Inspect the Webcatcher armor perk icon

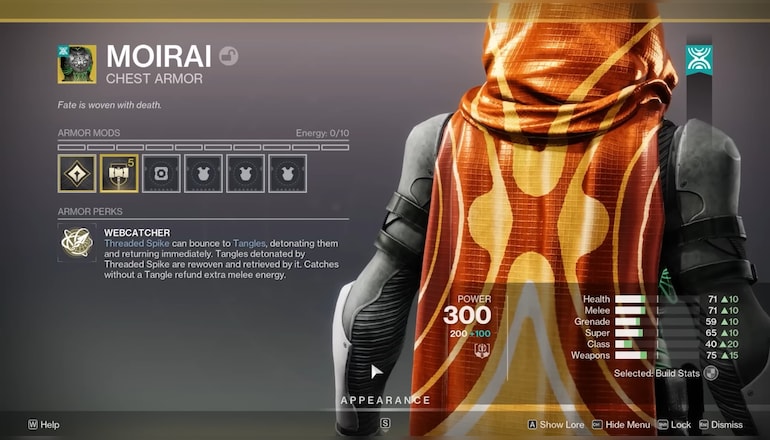point(76,244)
